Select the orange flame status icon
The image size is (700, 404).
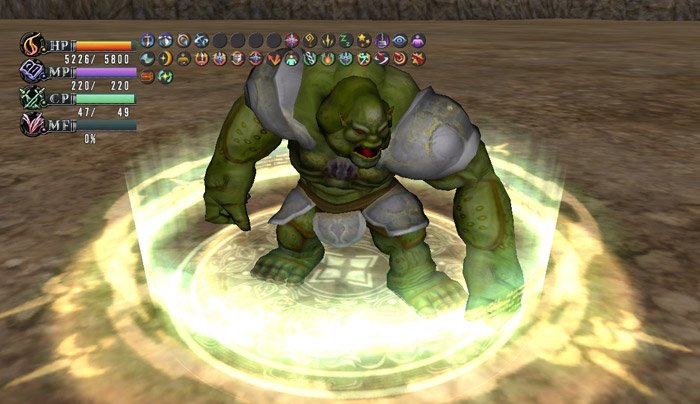(x=327, y=58)
